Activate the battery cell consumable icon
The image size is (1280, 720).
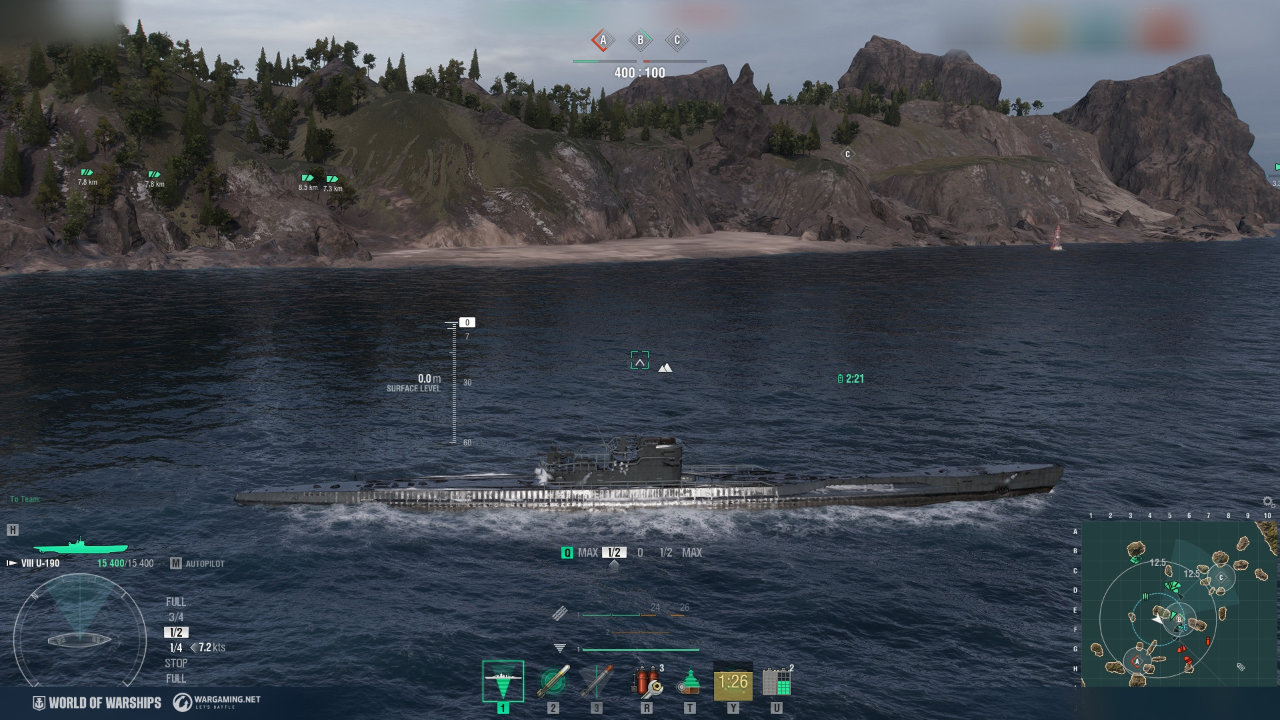click(777, 682)
